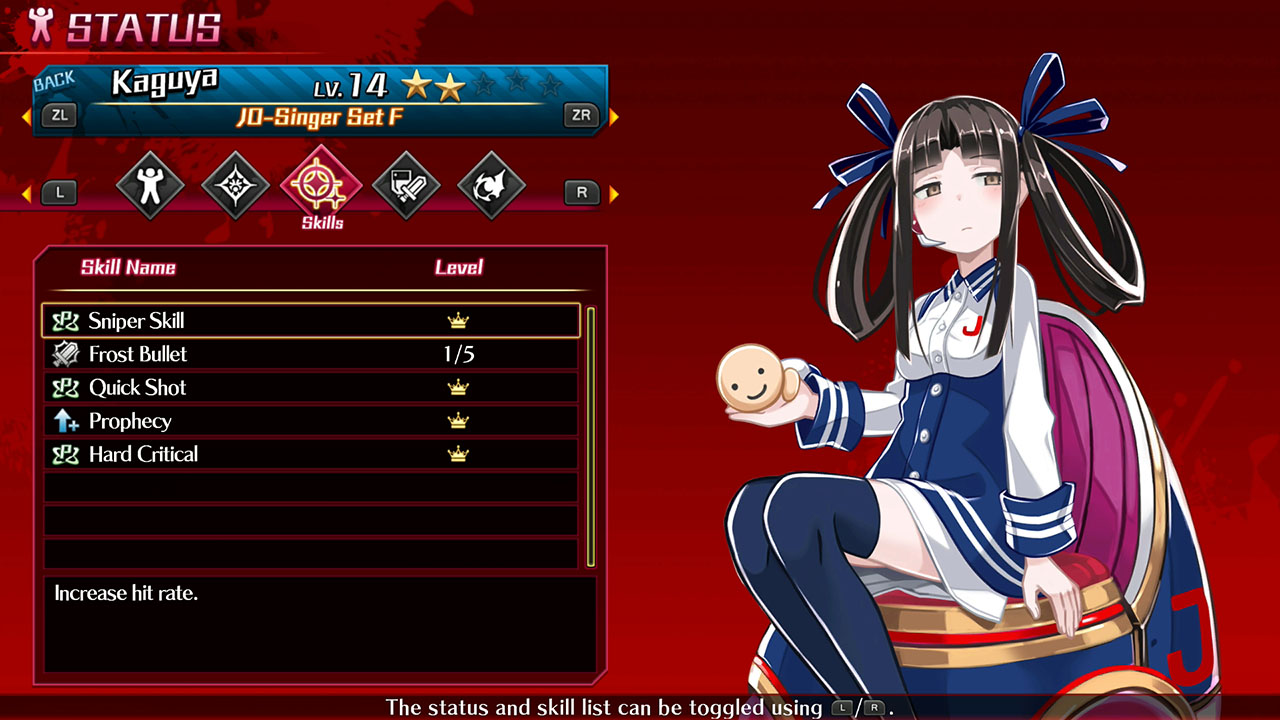The width and height of the screenshot is (1280, 720).
Task: Select the rightmost dragon emblem diamond icon
Action: coord(489,185)
